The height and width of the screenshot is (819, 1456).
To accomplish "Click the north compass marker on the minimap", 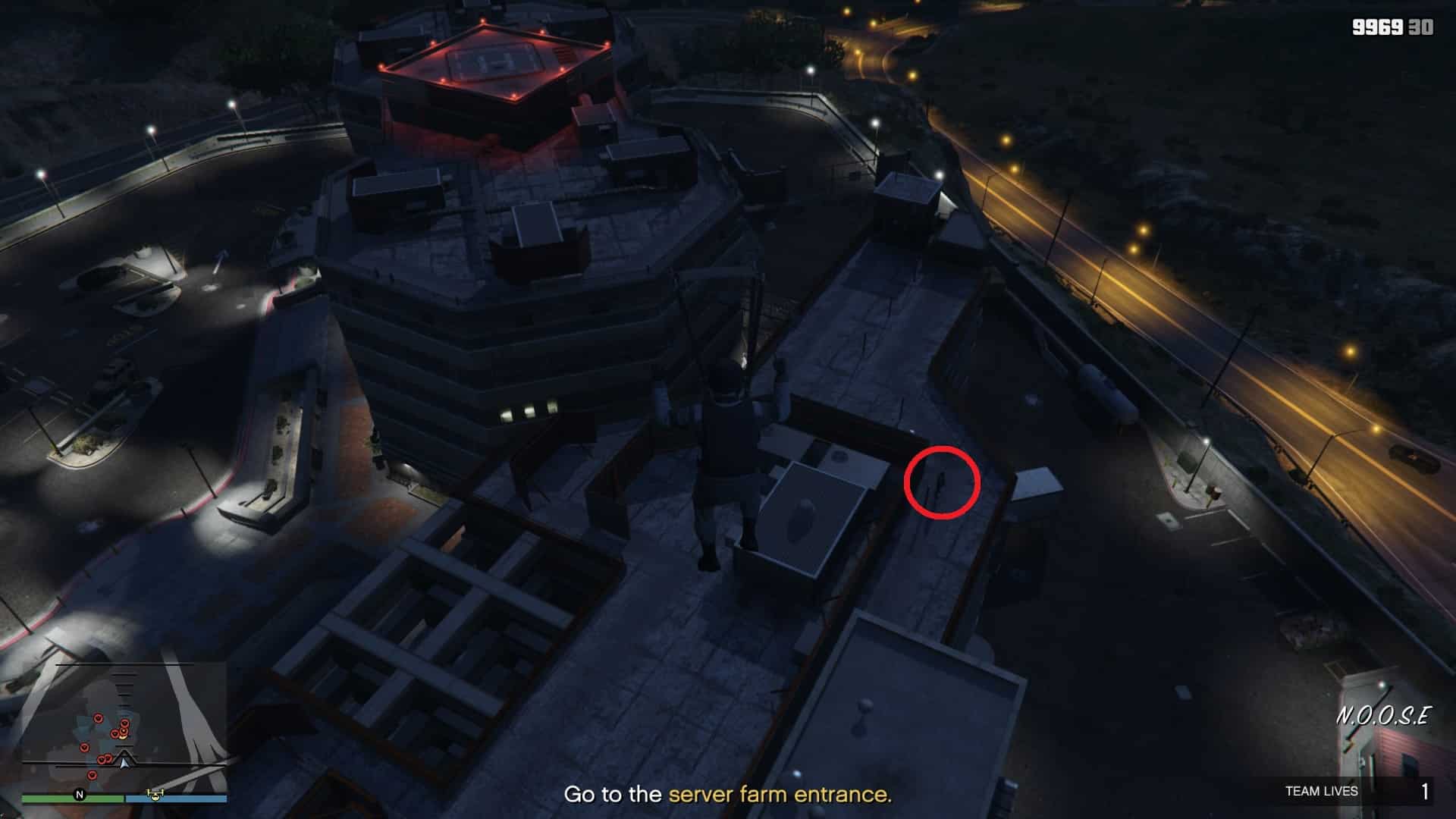I will click(x=79, y=795).
